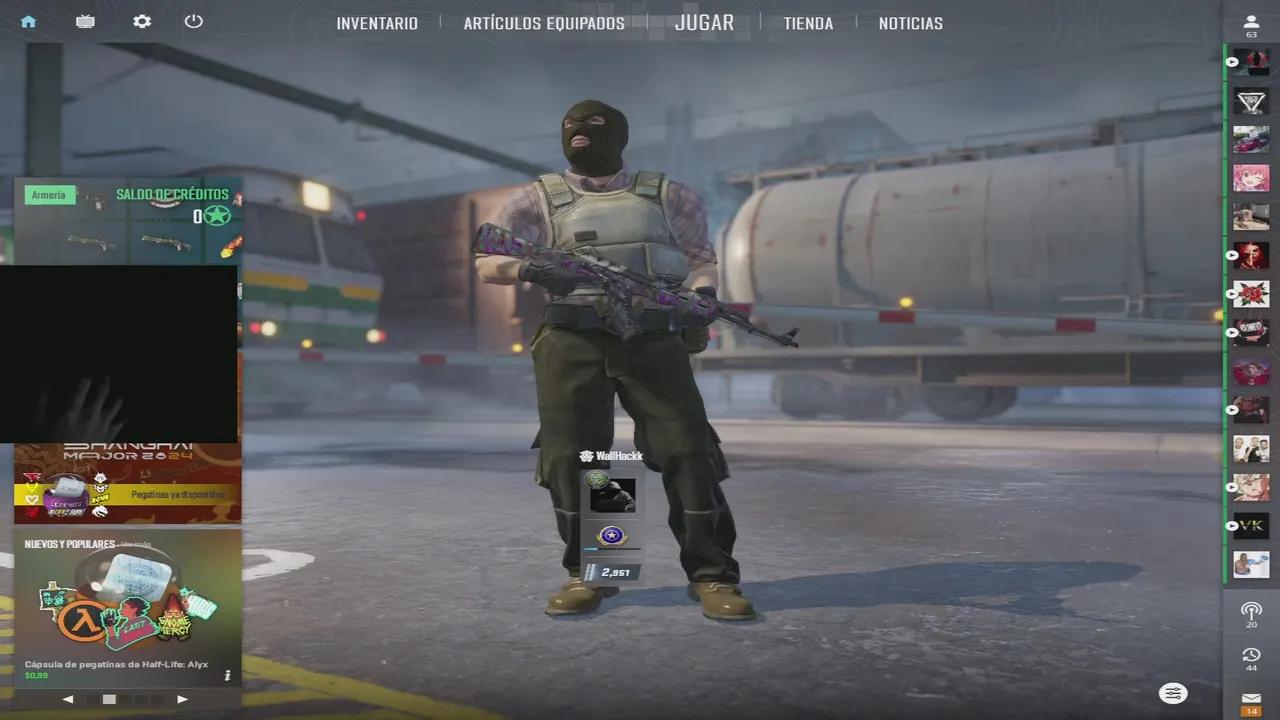The height and width of the screenshot is (720, 1280).
Task: Click the Power quit icon
Action: [194, 21]
